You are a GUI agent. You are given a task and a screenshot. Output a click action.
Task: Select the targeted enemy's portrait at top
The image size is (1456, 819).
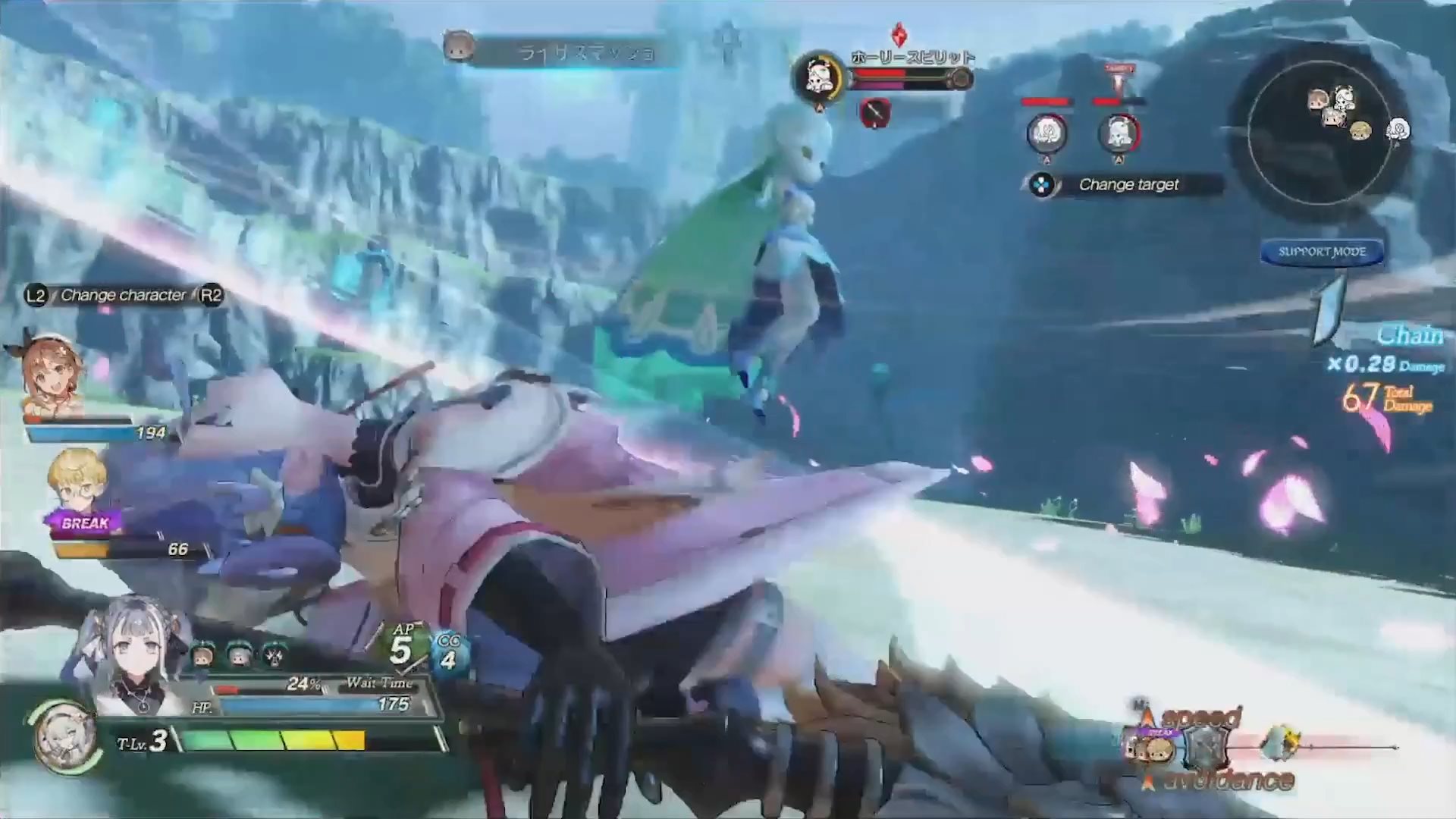pyautogui.click(x=818, y=76)
